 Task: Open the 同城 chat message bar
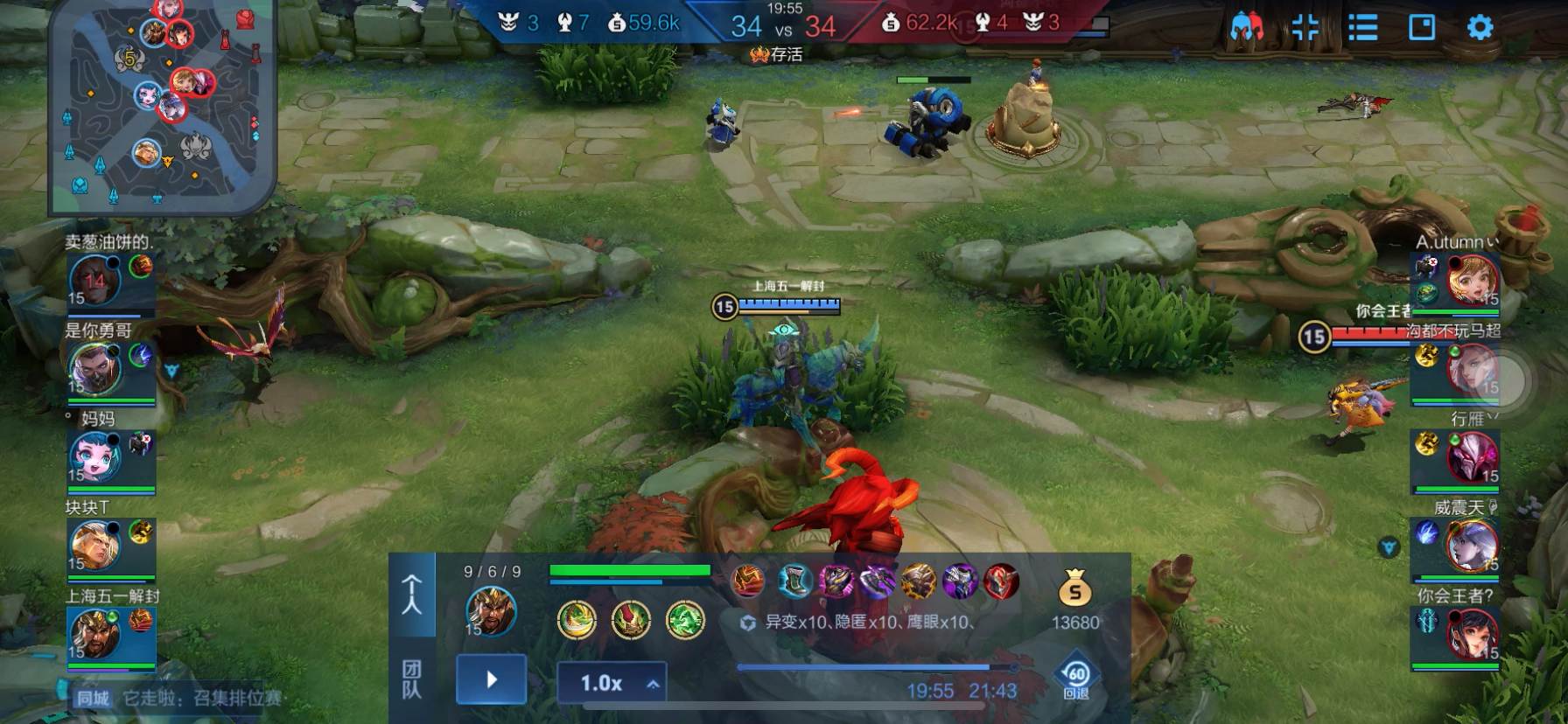pos(175,698)
